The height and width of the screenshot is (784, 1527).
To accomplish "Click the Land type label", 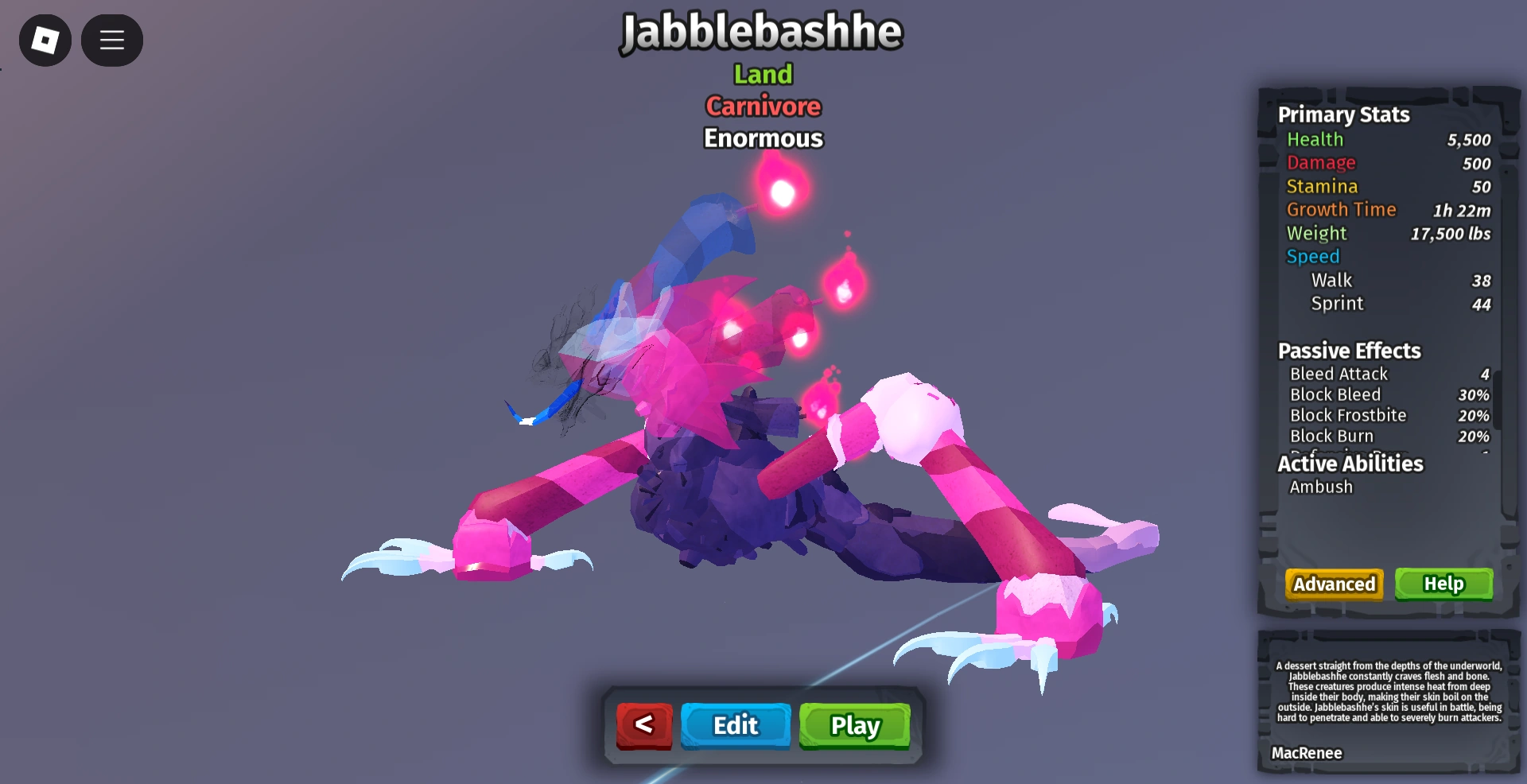I will point(763,74).
